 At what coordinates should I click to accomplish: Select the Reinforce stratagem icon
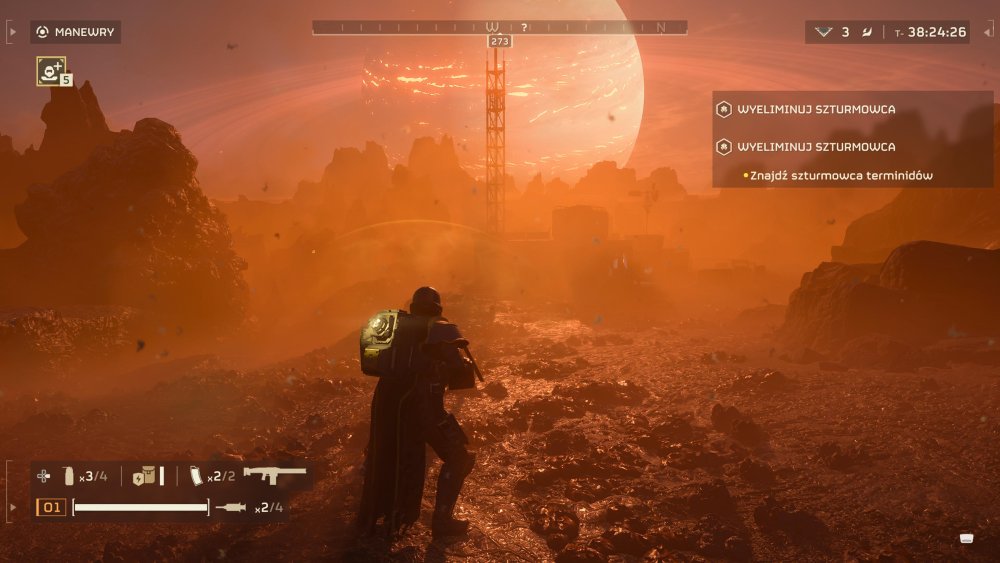50,70
